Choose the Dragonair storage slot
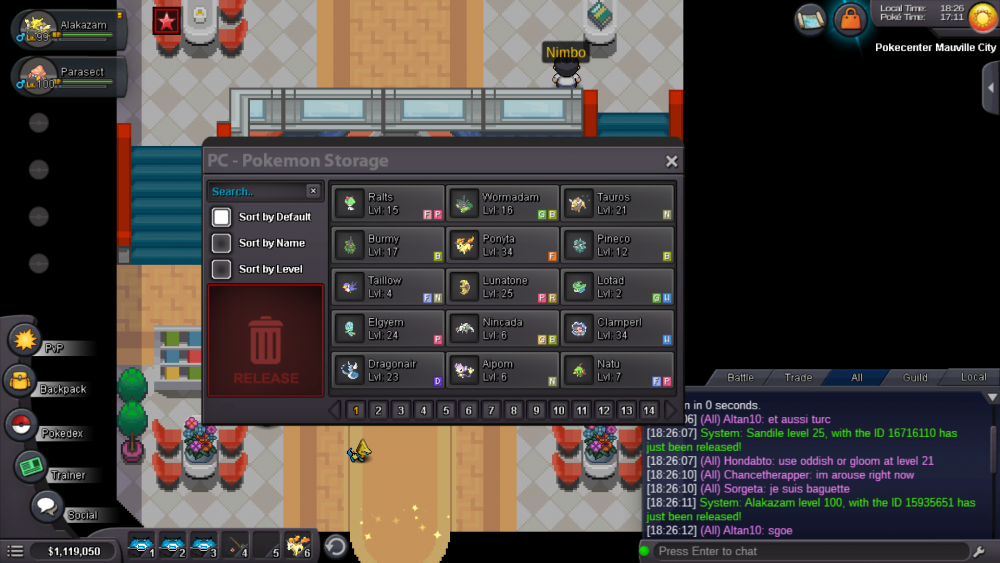 388,370
